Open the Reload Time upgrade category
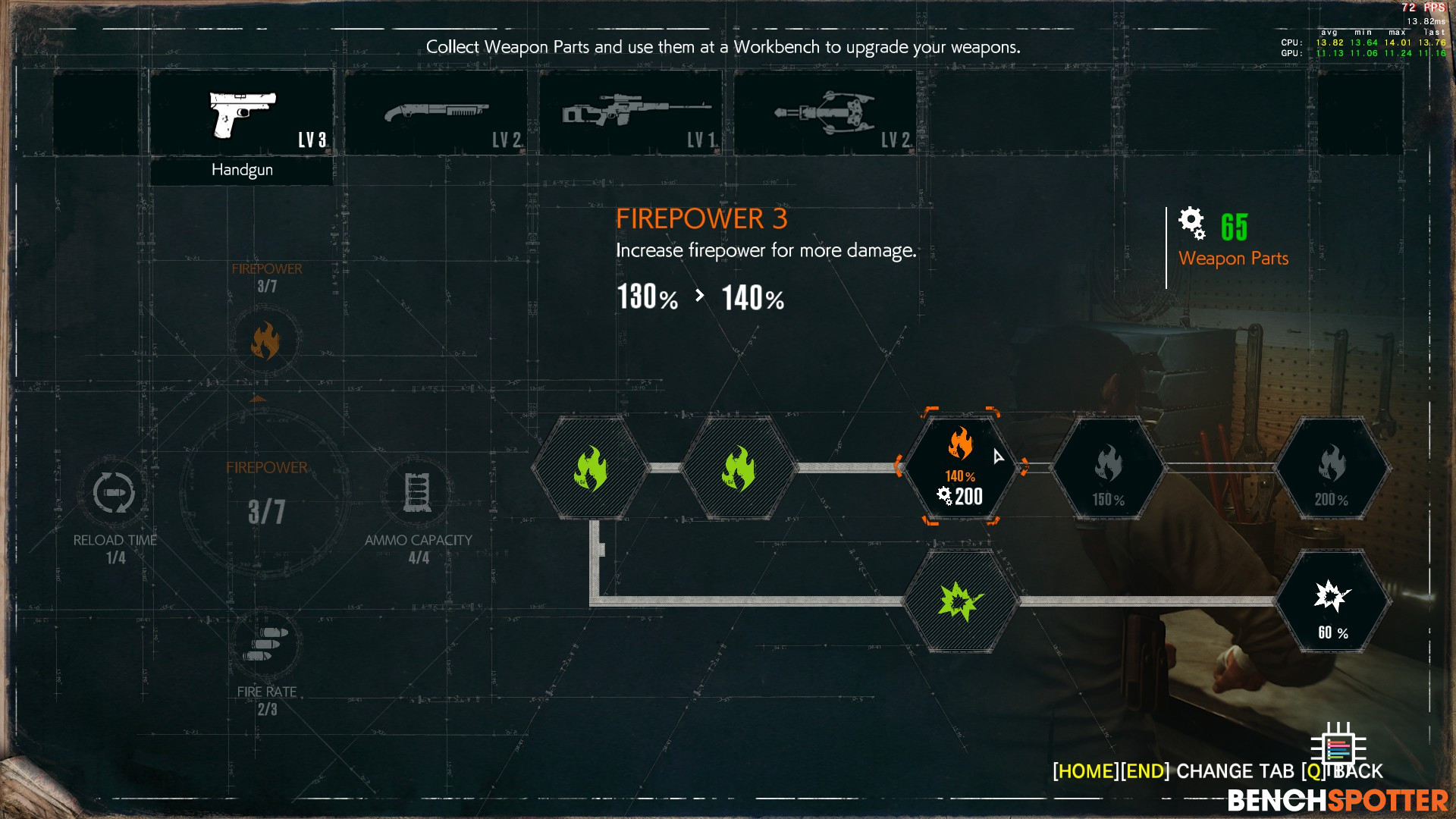The width and height of the screenshot is (1456, 819). 115,492
